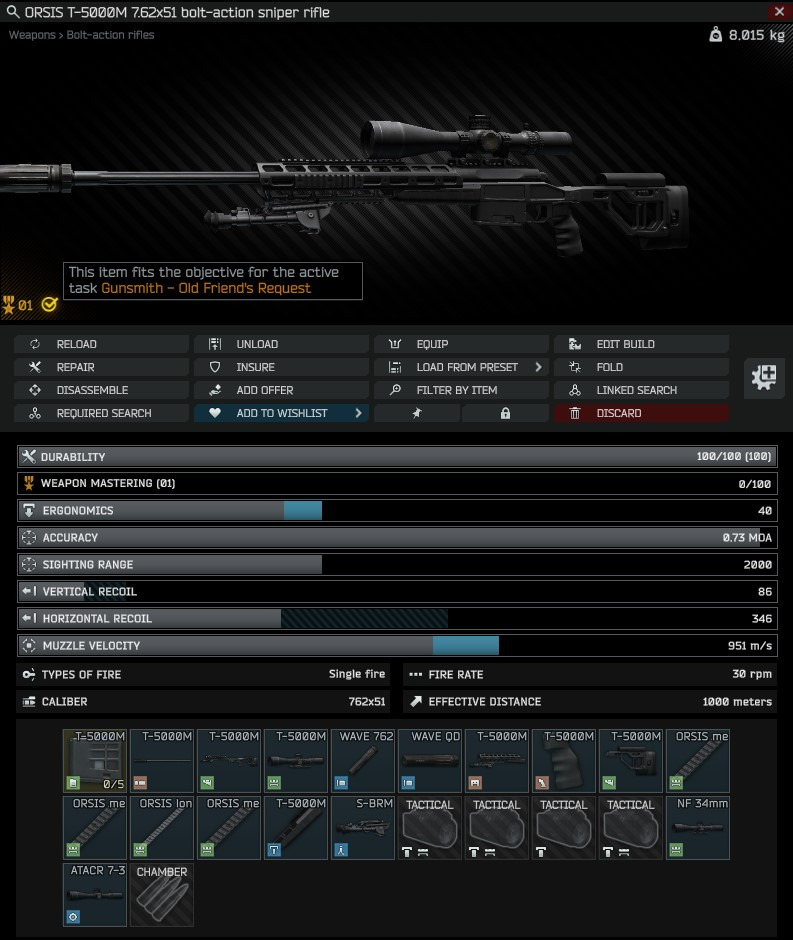This screenshot has width=793, height=940.
Task: Insure this weapon
Action: coord(281,367)
